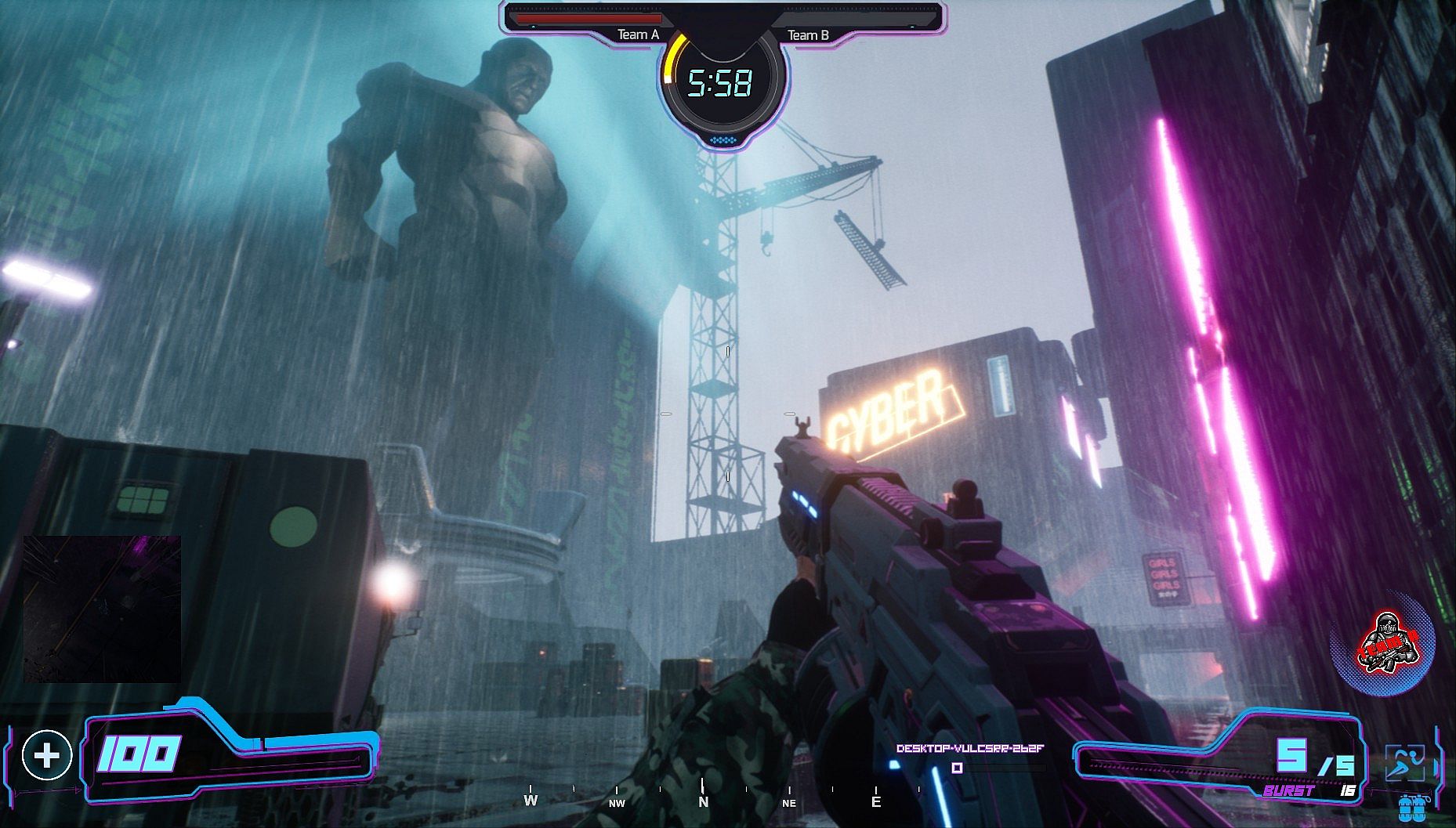Click the health plus icon
The image size is (1456, 828).
pyautogui.click(x=47, y=755)
